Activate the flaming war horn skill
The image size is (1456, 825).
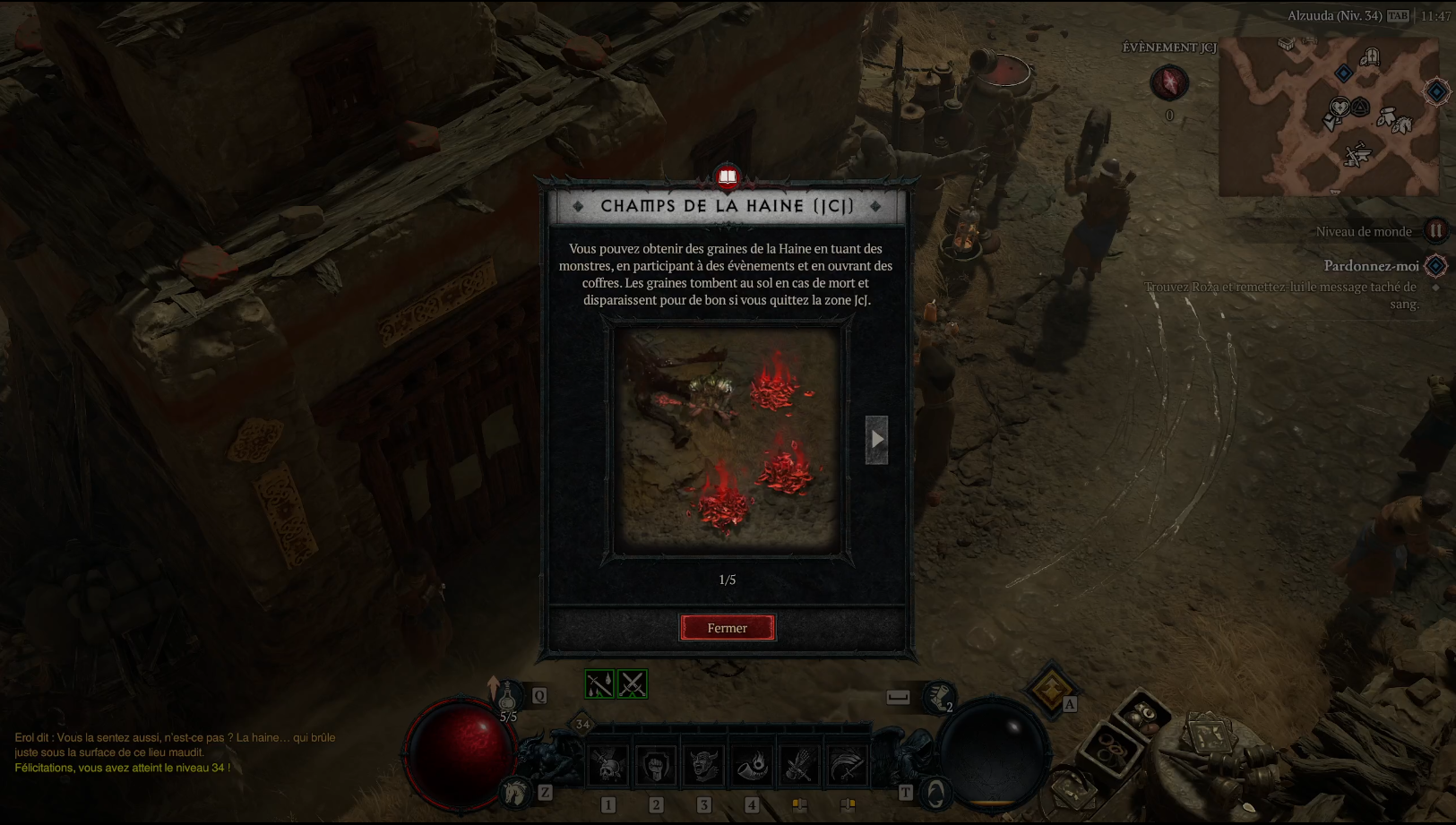[x=752, y=766]
